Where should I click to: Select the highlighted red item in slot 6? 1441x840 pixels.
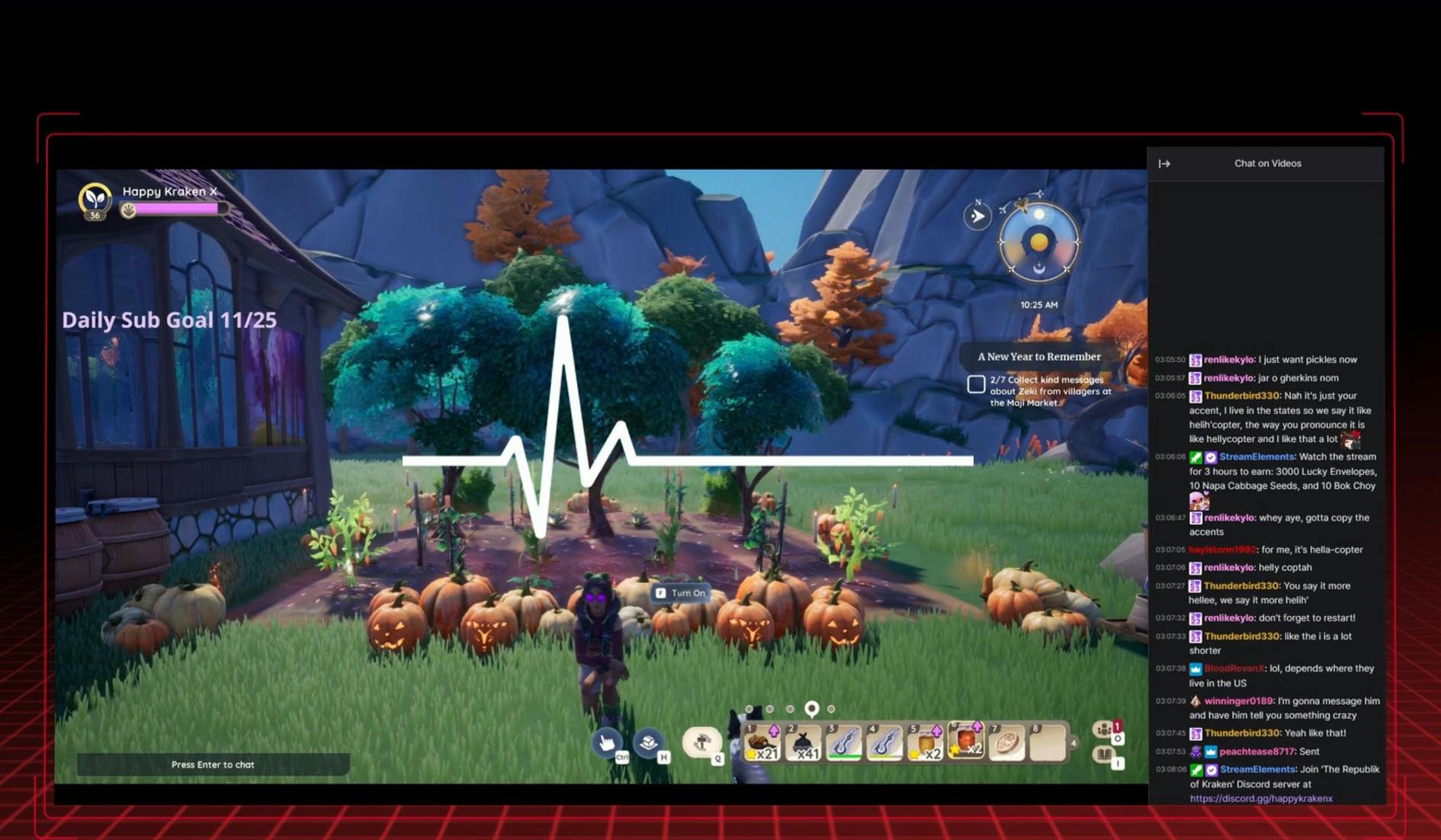coord(965,740)
